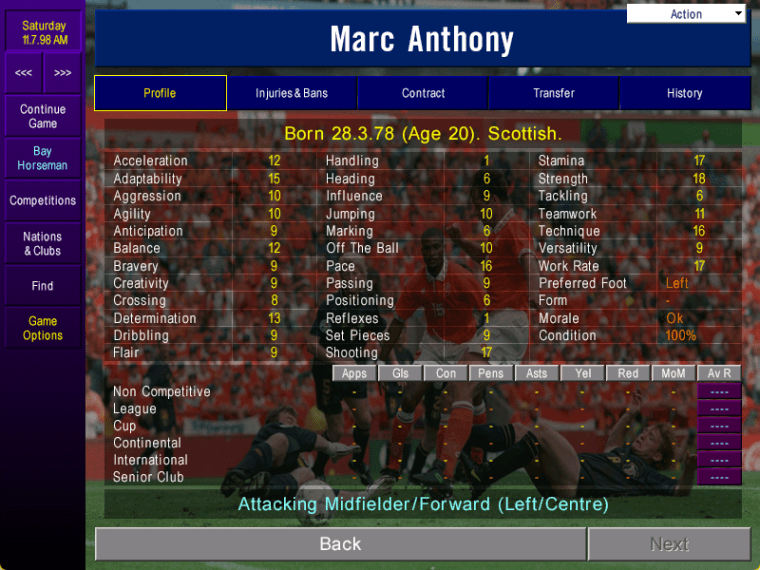Open the Find search option

pyautogui.click(x=43, y=286)
